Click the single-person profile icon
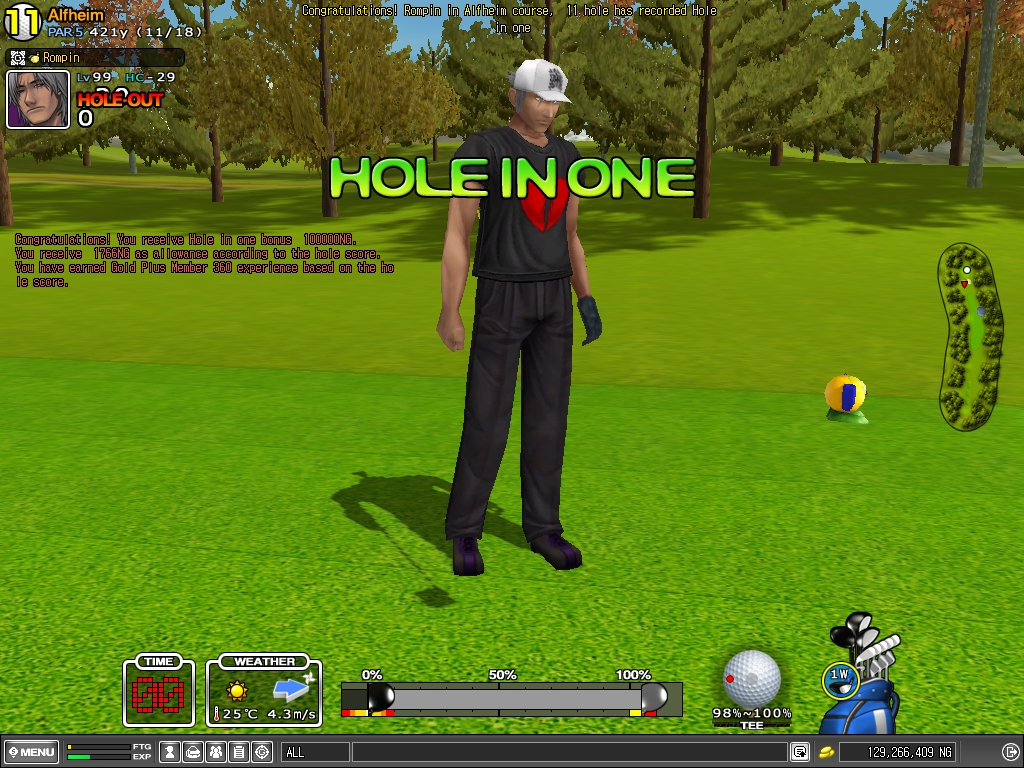 [170, 752]
